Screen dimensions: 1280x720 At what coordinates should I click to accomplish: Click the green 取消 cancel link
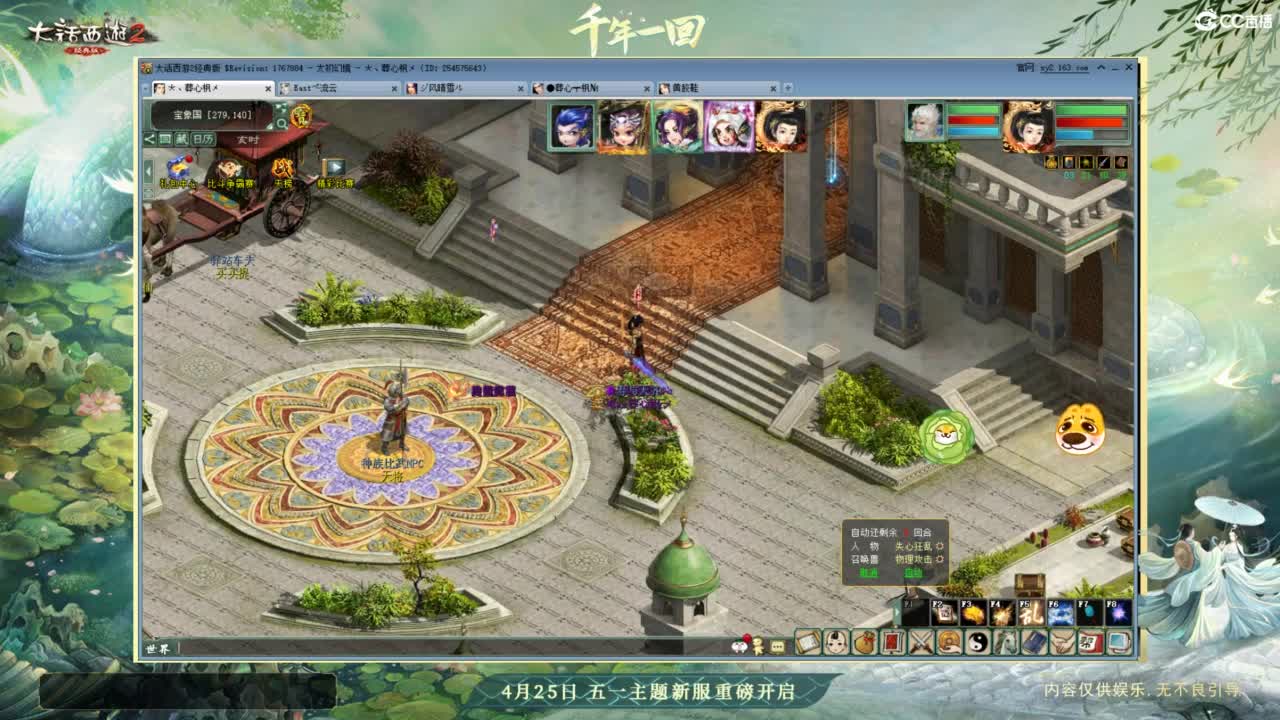867,573
